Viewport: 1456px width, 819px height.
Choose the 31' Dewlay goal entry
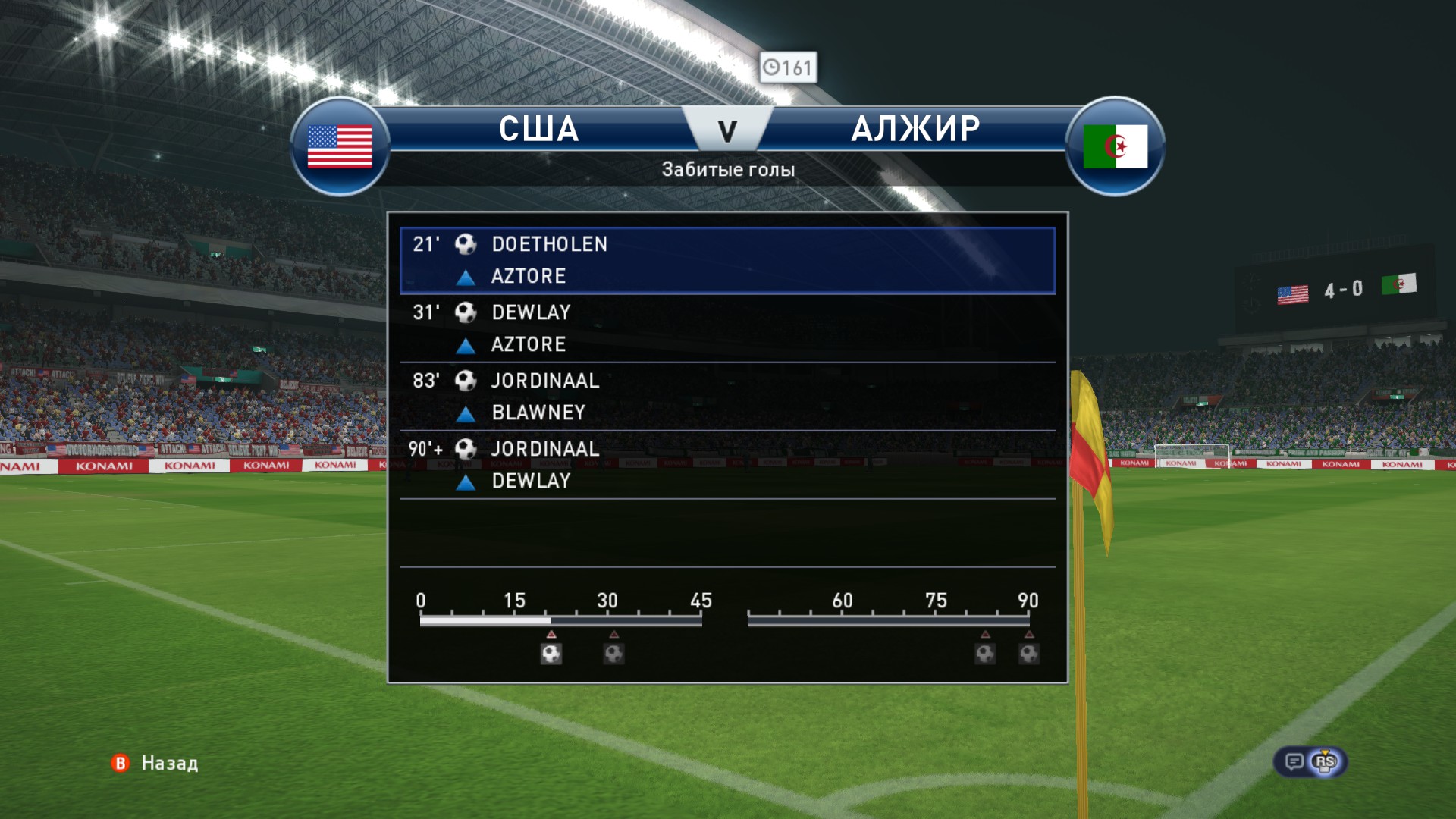tap(726, 328)
